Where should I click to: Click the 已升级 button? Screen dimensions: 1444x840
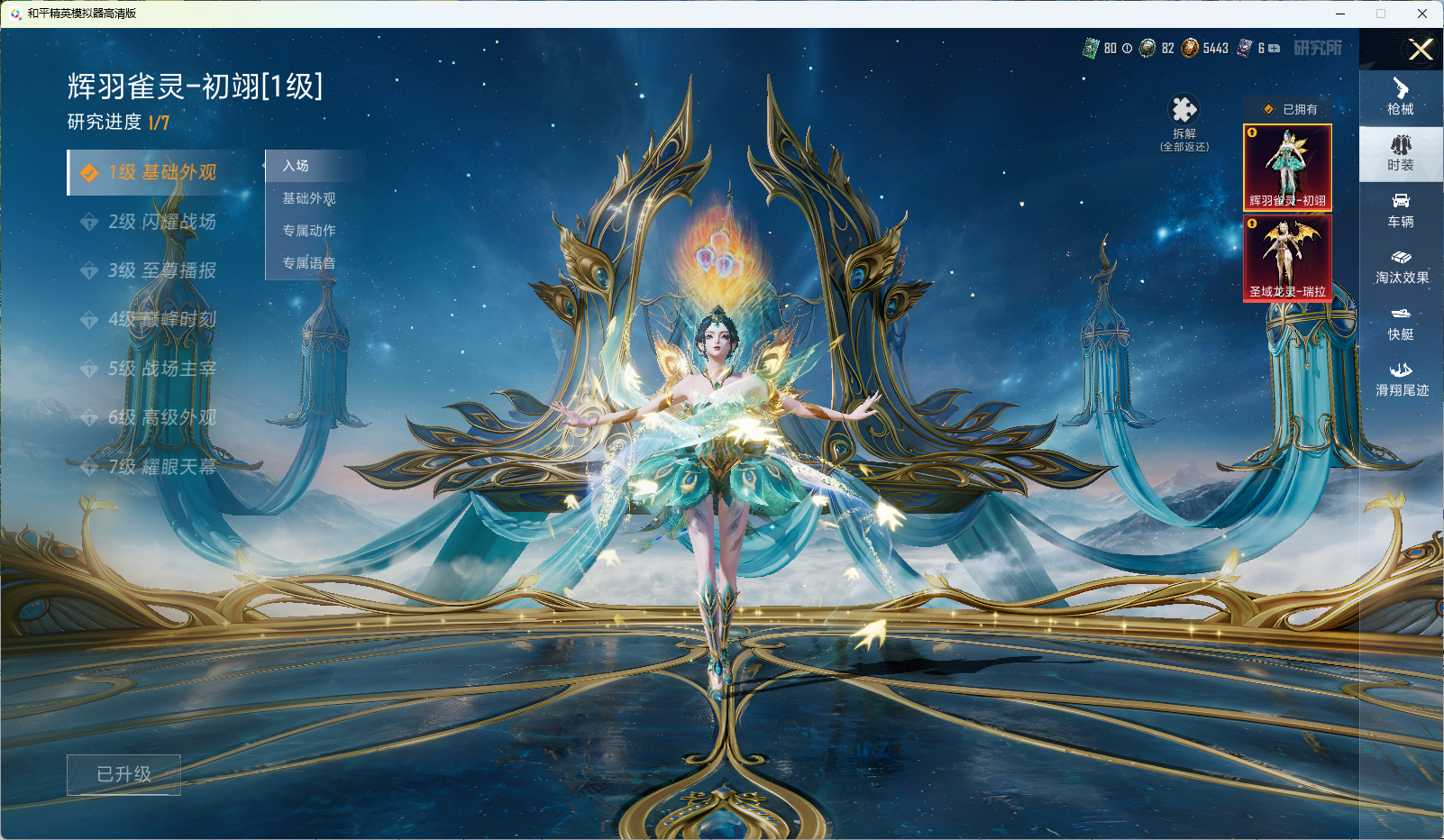[123, 774]
